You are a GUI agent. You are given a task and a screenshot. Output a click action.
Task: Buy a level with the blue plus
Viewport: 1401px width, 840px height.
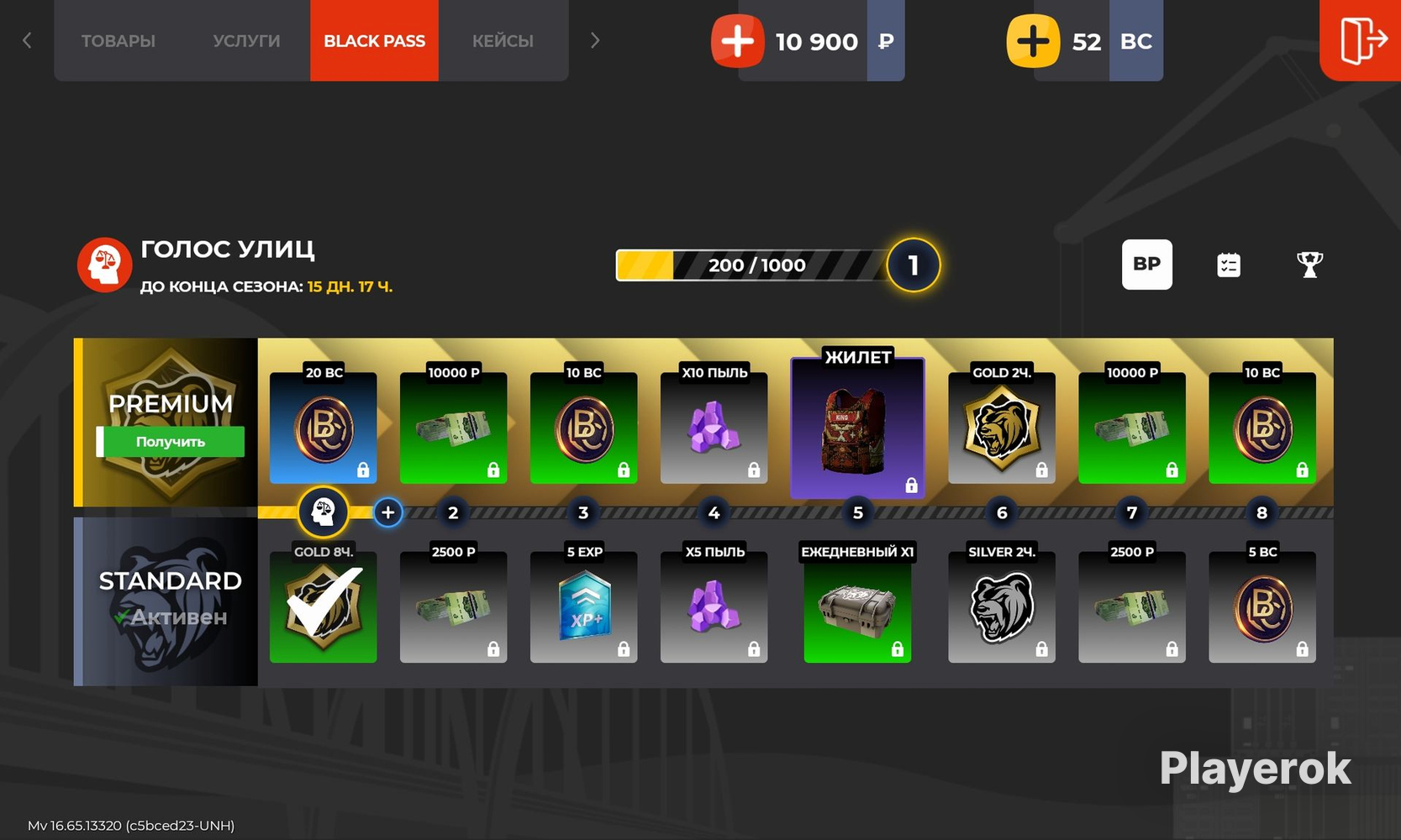387,512
